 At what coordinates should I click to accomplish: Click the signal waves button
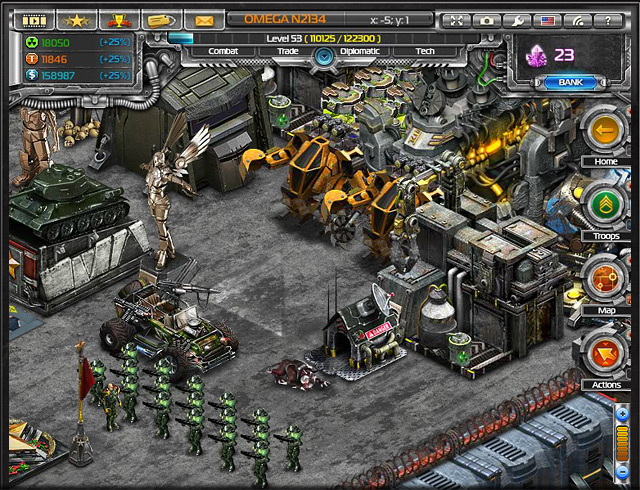pyautogui.click(x=577, y=20)
